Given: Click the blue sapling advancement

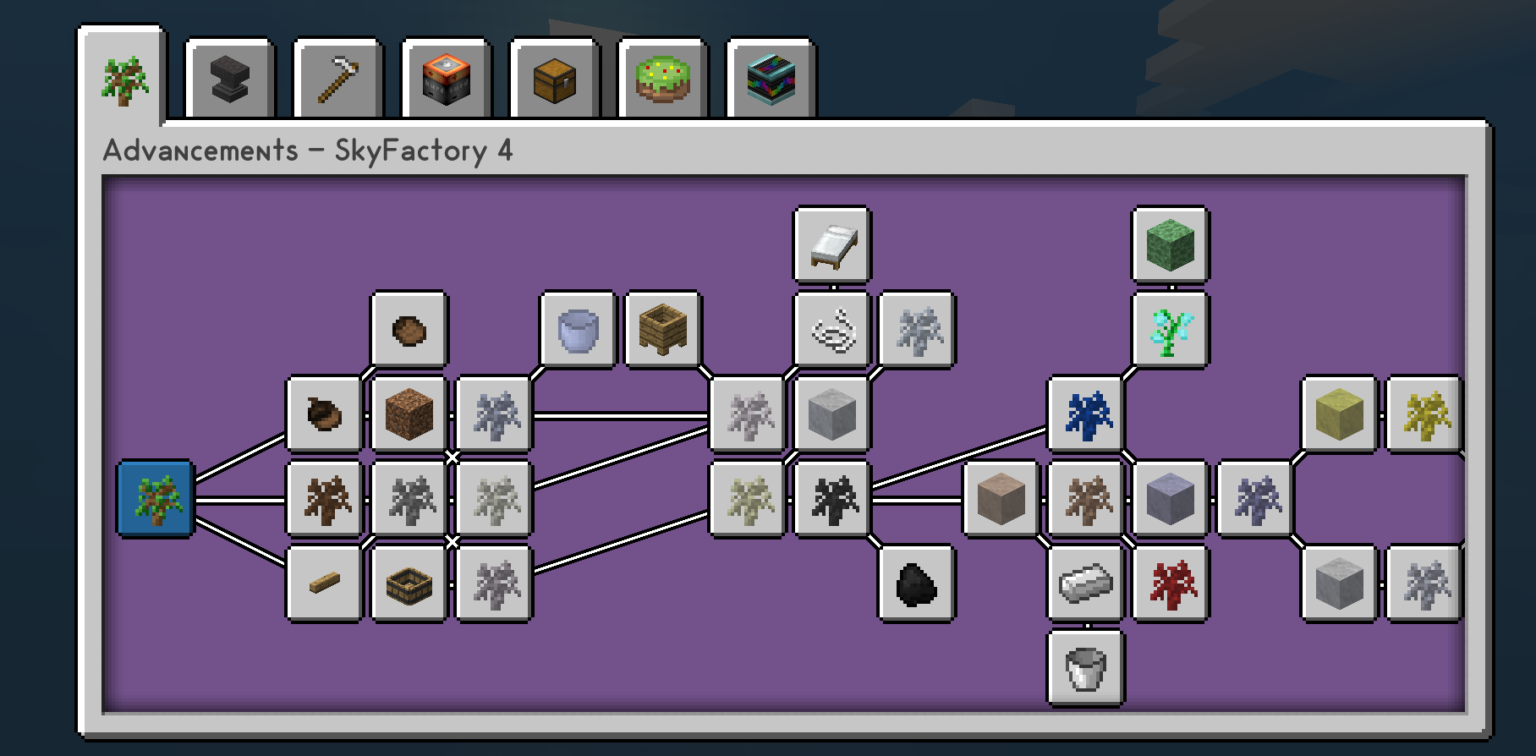Looking at the screenshot, I should coord(1086,413).
